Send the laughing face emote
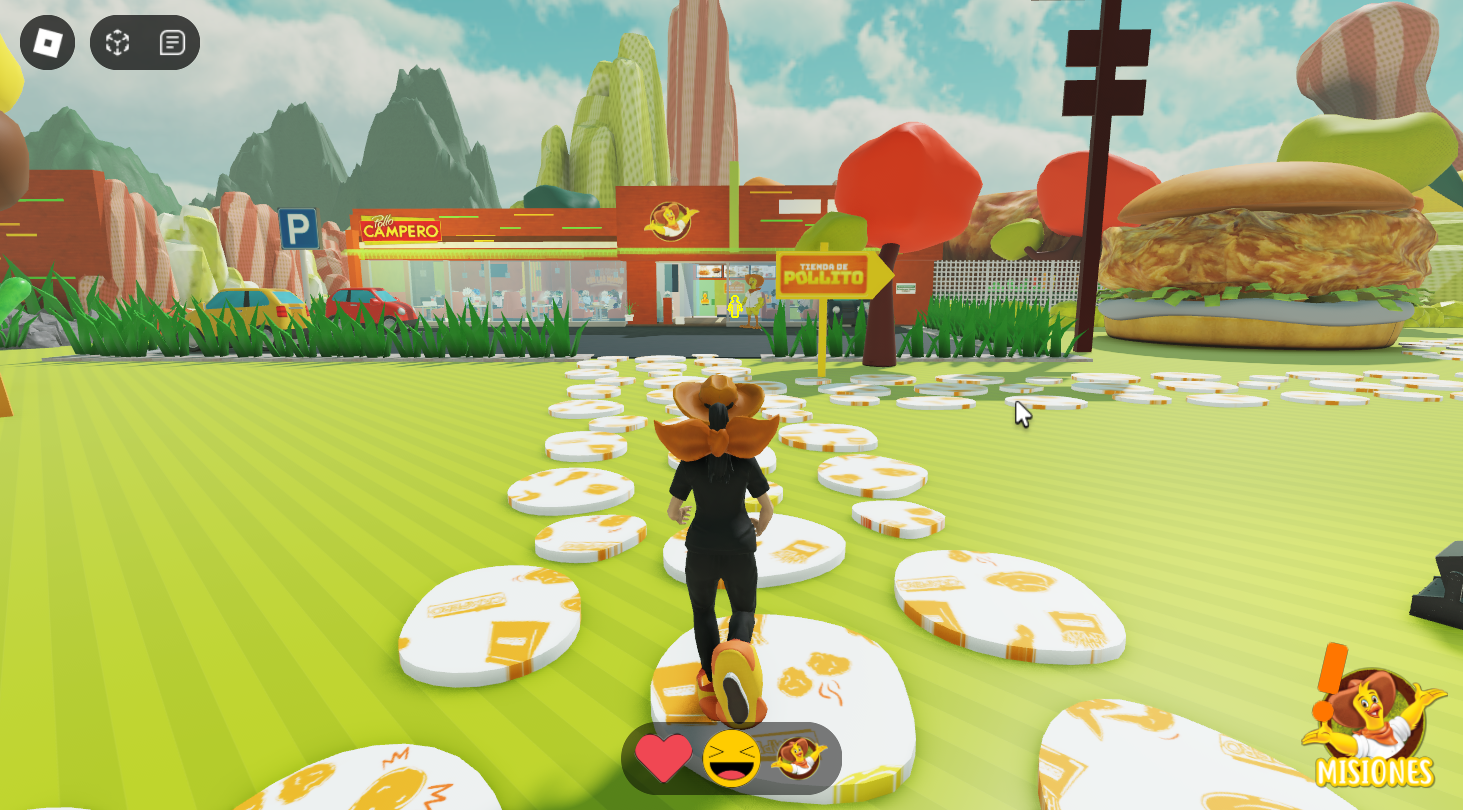1463x810 pixels. [731, 758]
